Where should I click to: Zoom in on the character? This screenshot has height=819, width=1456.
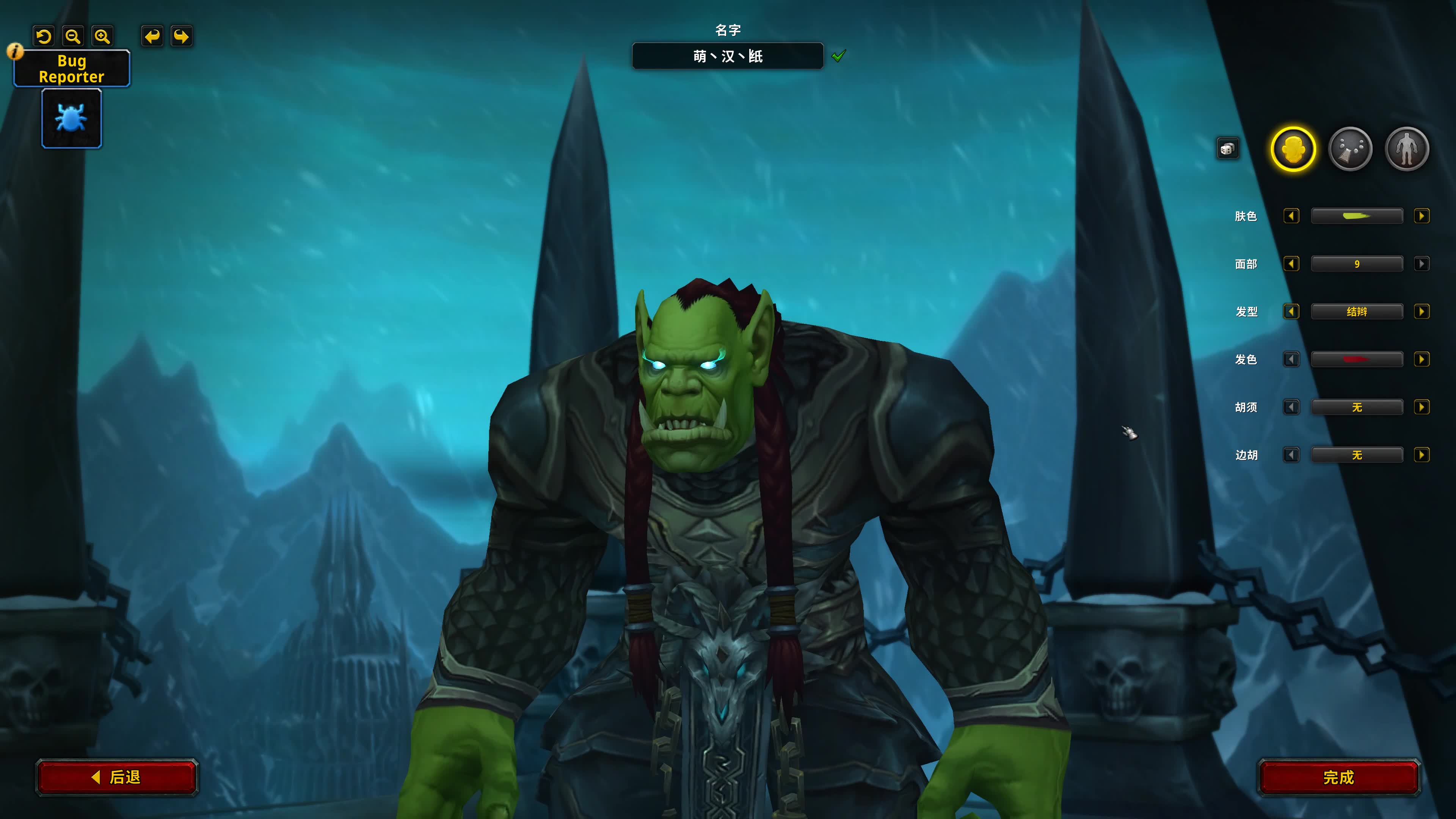point(102,37)
